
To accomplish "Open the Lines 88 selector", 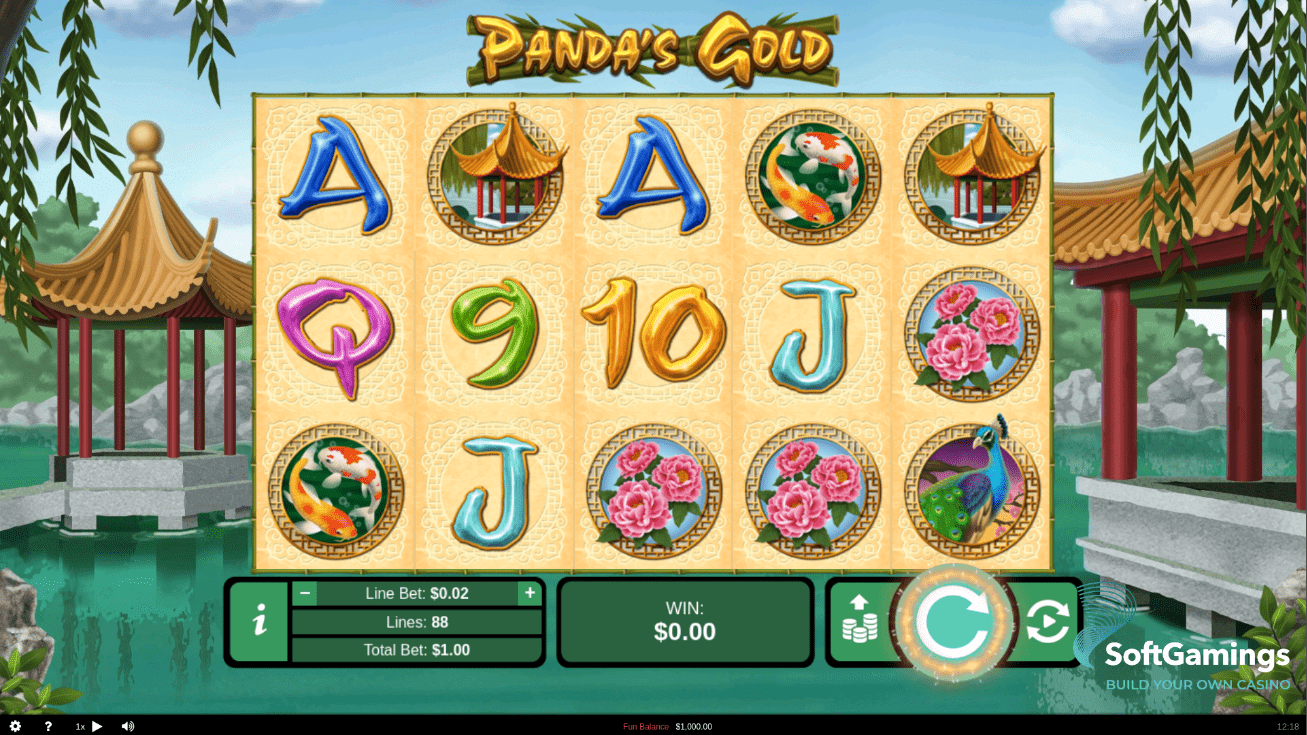I will click(416, 621).
